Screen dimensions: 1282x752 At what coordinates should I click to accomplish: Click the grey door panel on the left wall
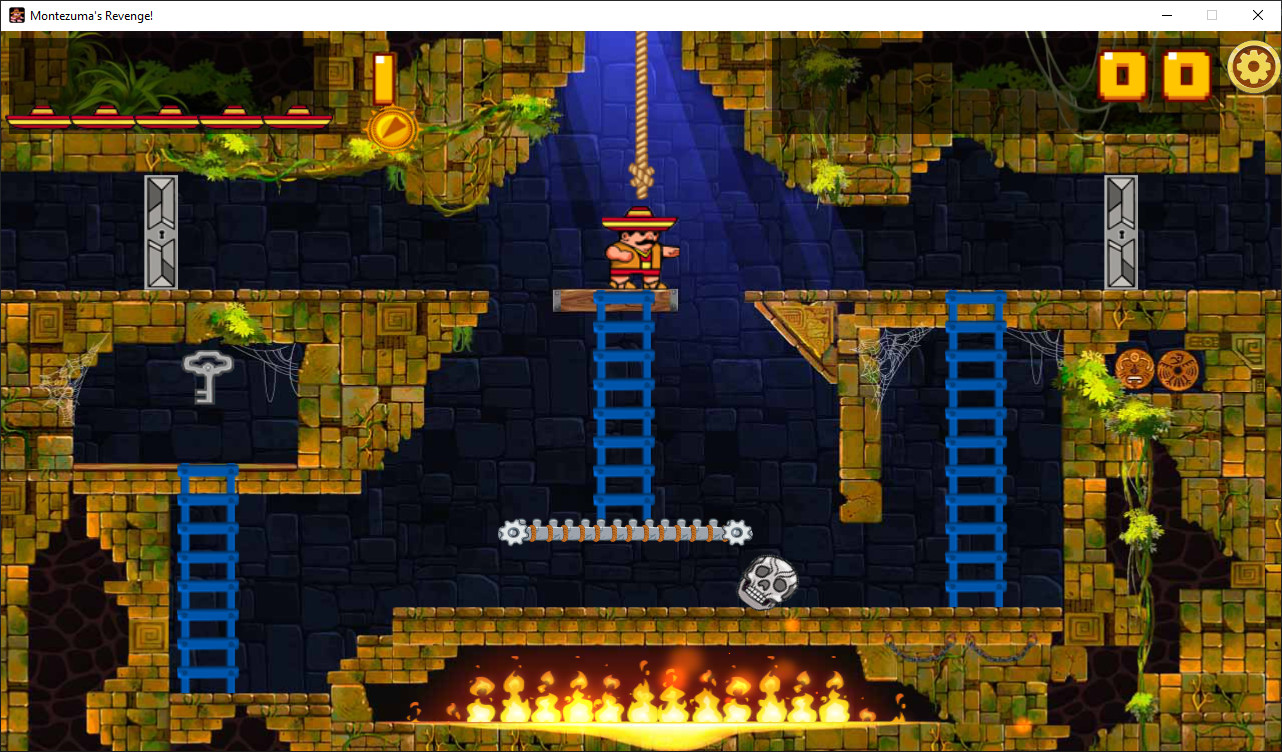(161, 232)
